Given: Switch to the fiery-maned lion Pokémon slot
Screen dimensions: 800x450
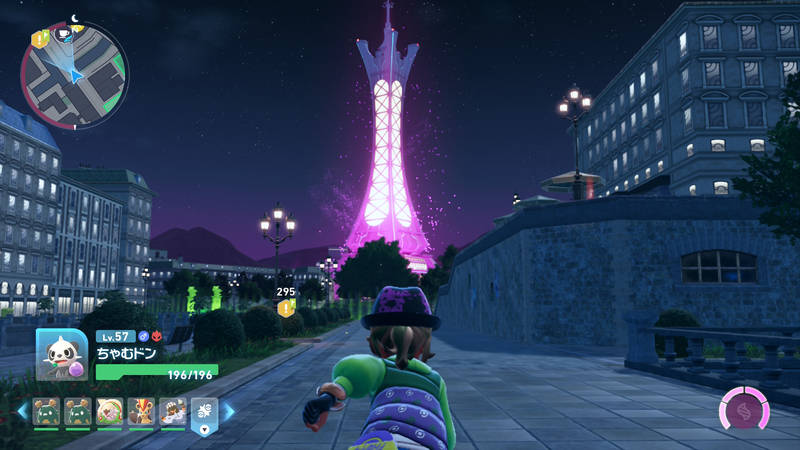Looking at the screenshot, I should 141,411.
